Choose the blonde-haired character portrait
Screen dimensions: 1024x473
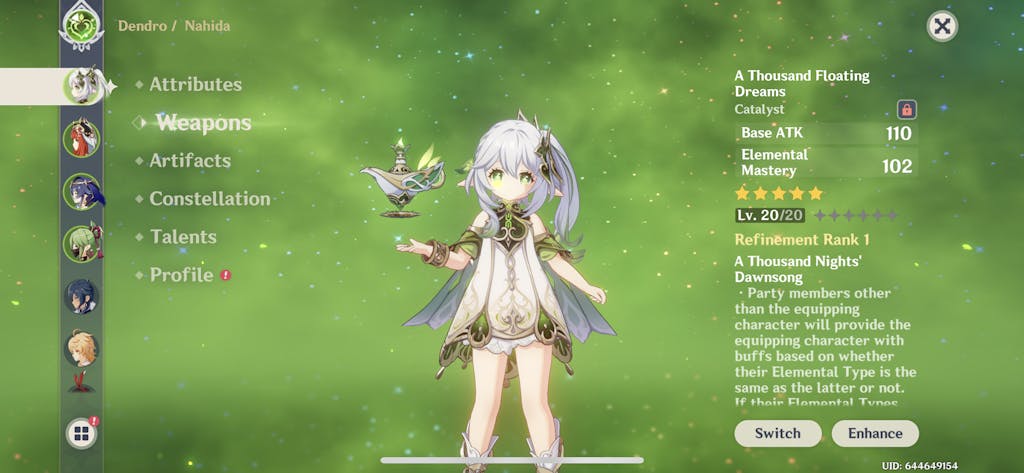[x=81, y=350]
